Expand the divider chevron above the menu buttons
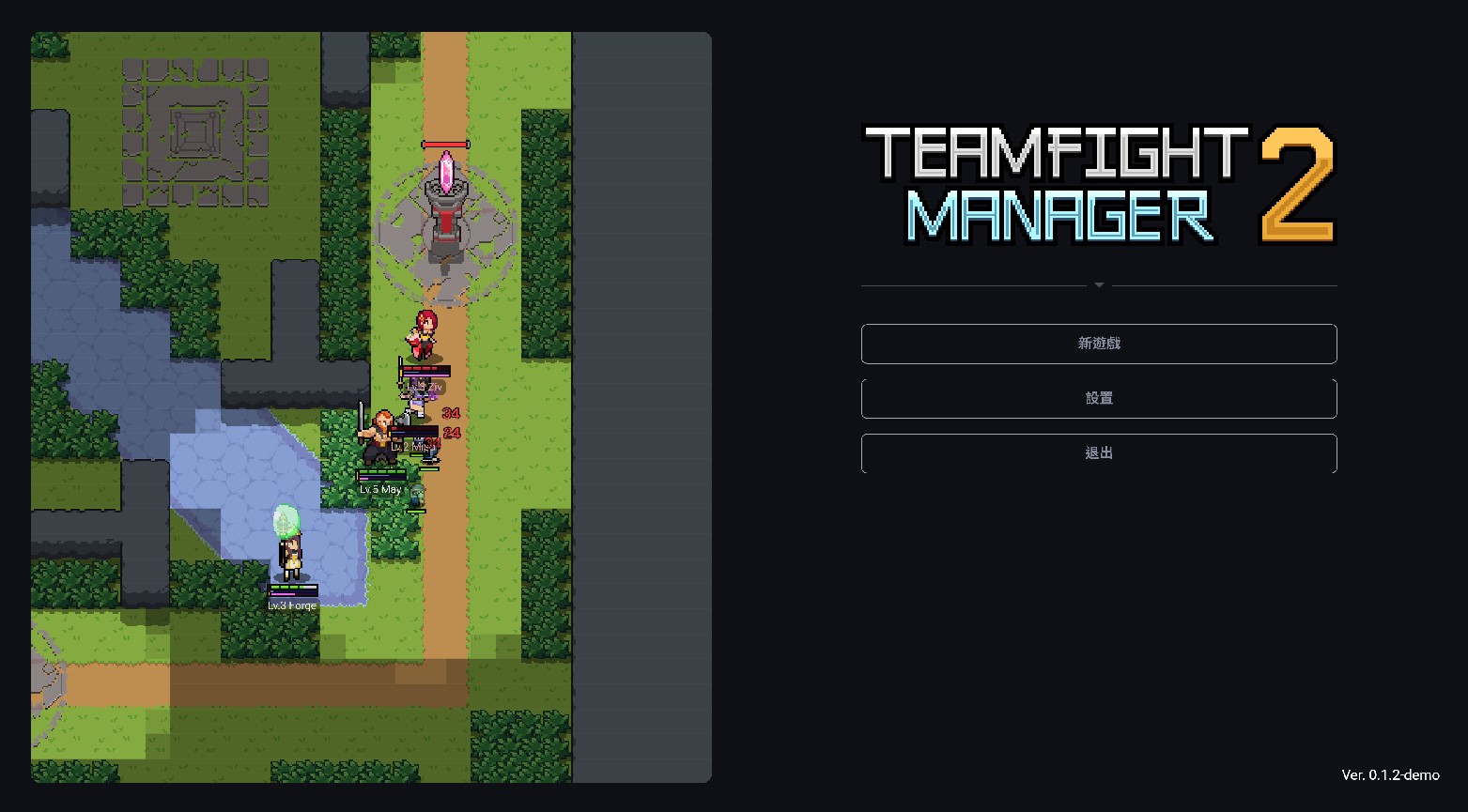Image resolution: width=1468 pixels, height=812 pixels. point(1098,284)
